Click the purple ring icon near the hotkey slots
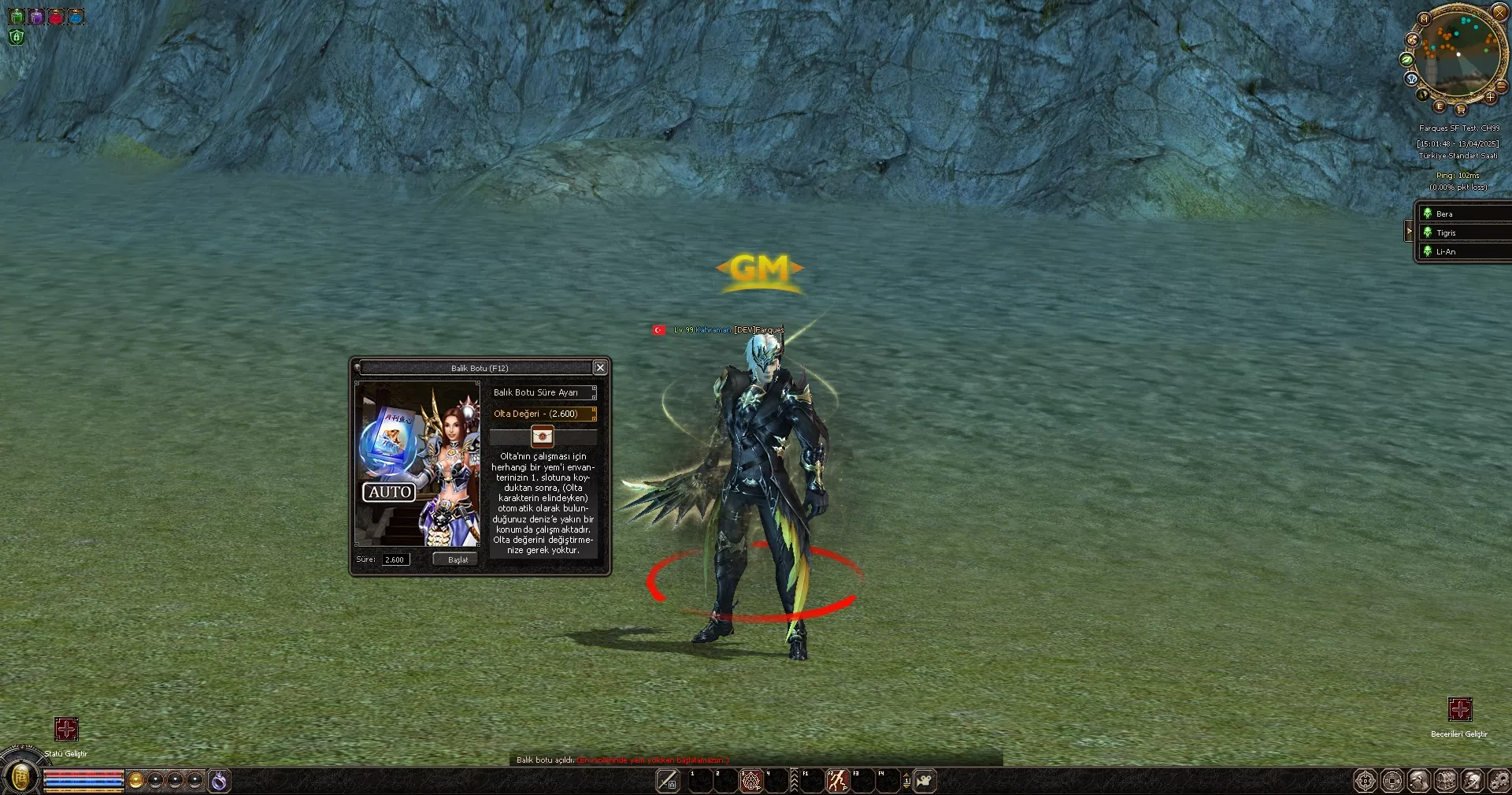The width and height of the screenshot is (1512, 795). pyautogui.click(x=219, y=780)
